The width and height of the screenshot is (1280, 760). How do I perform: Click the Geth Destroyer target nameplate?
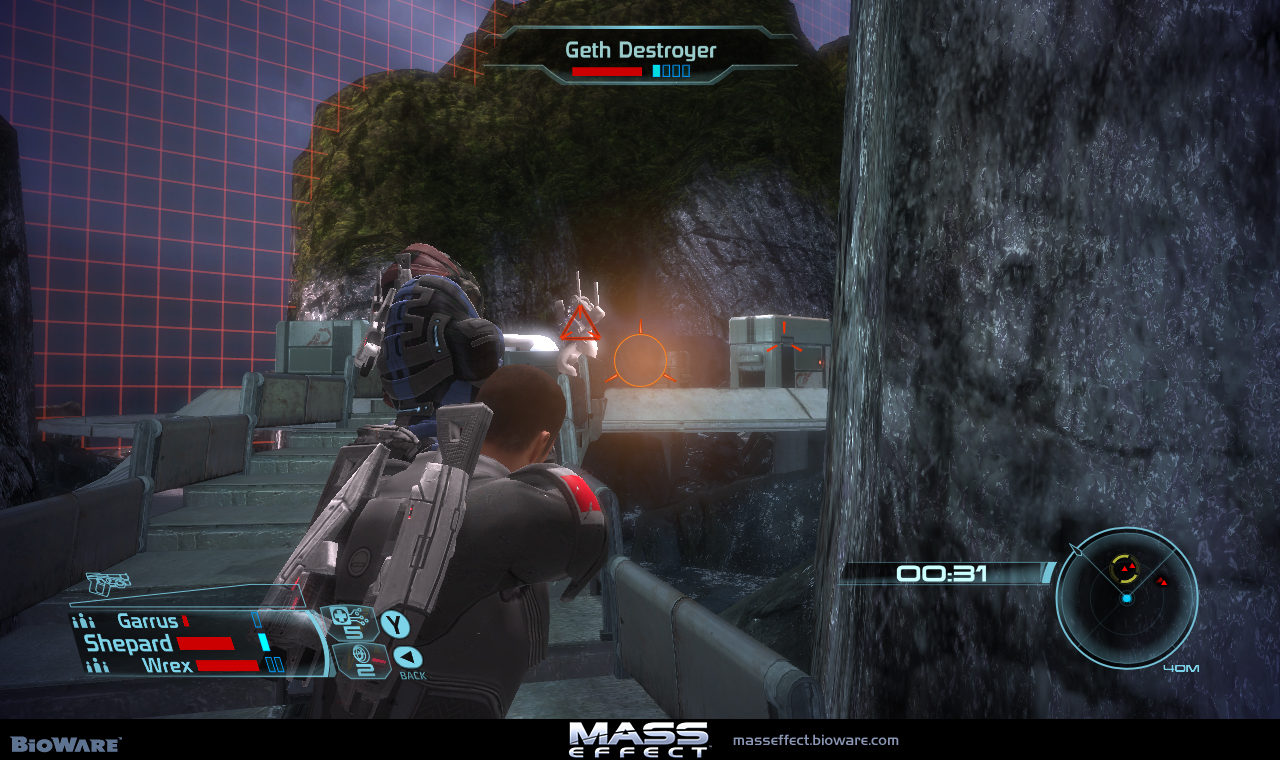coord(641,51)
